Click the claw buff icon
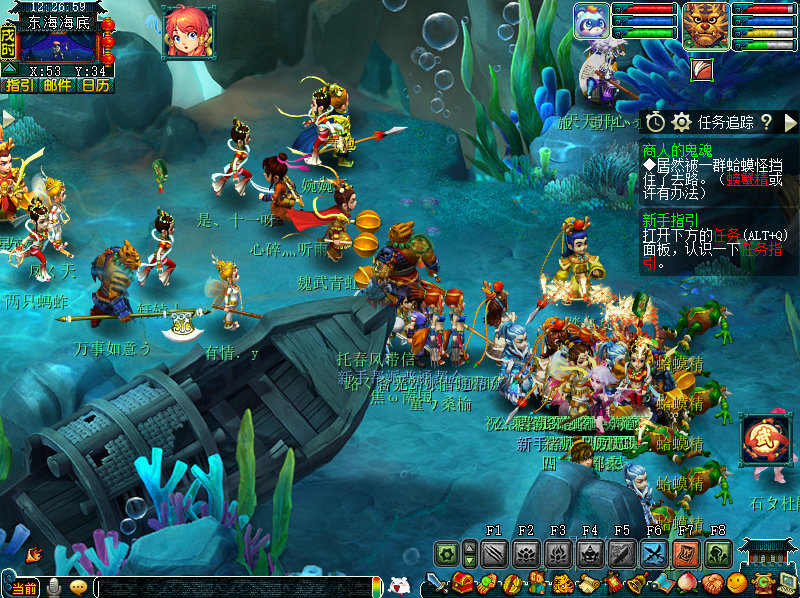Image resolution: width=800 pixels, height=598 pixels. click(x=702, y=68)
